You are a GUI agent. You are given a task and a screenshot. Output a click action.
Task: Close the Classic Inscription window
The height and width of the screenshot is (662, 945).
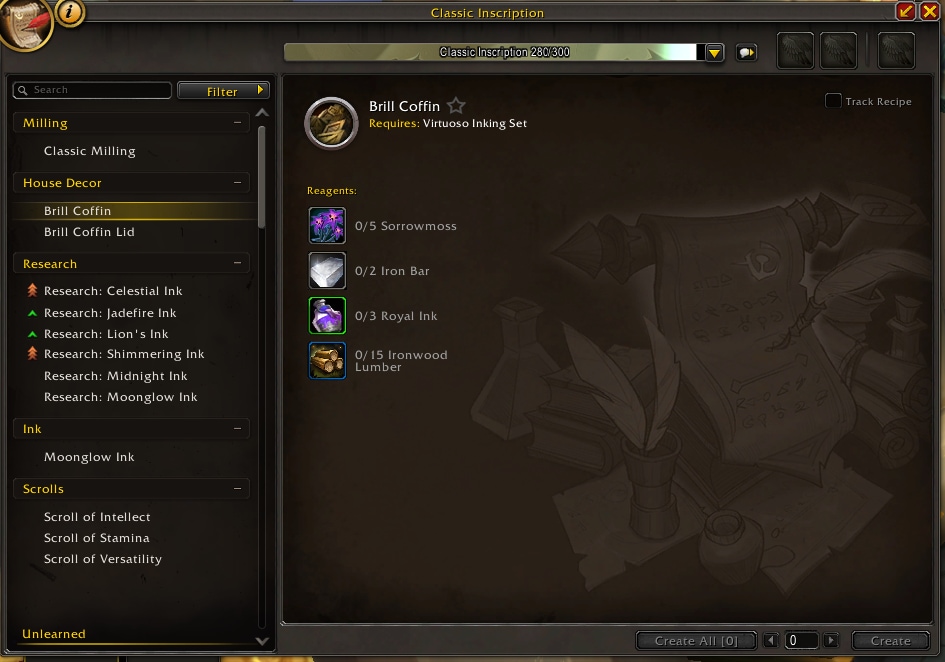(x=931, y=11)
